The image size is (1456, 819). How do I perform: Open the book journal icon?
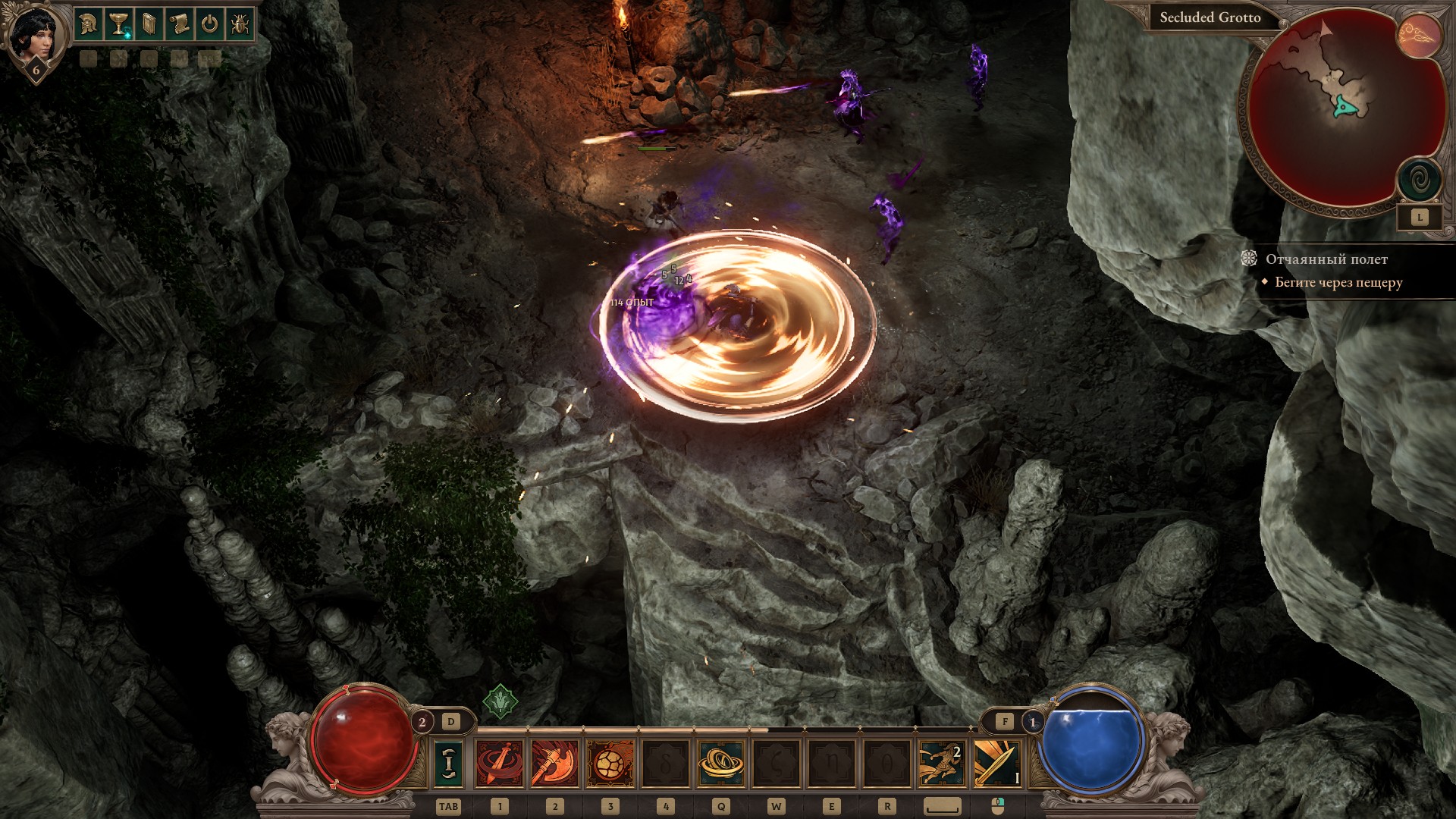pos(149,24)
